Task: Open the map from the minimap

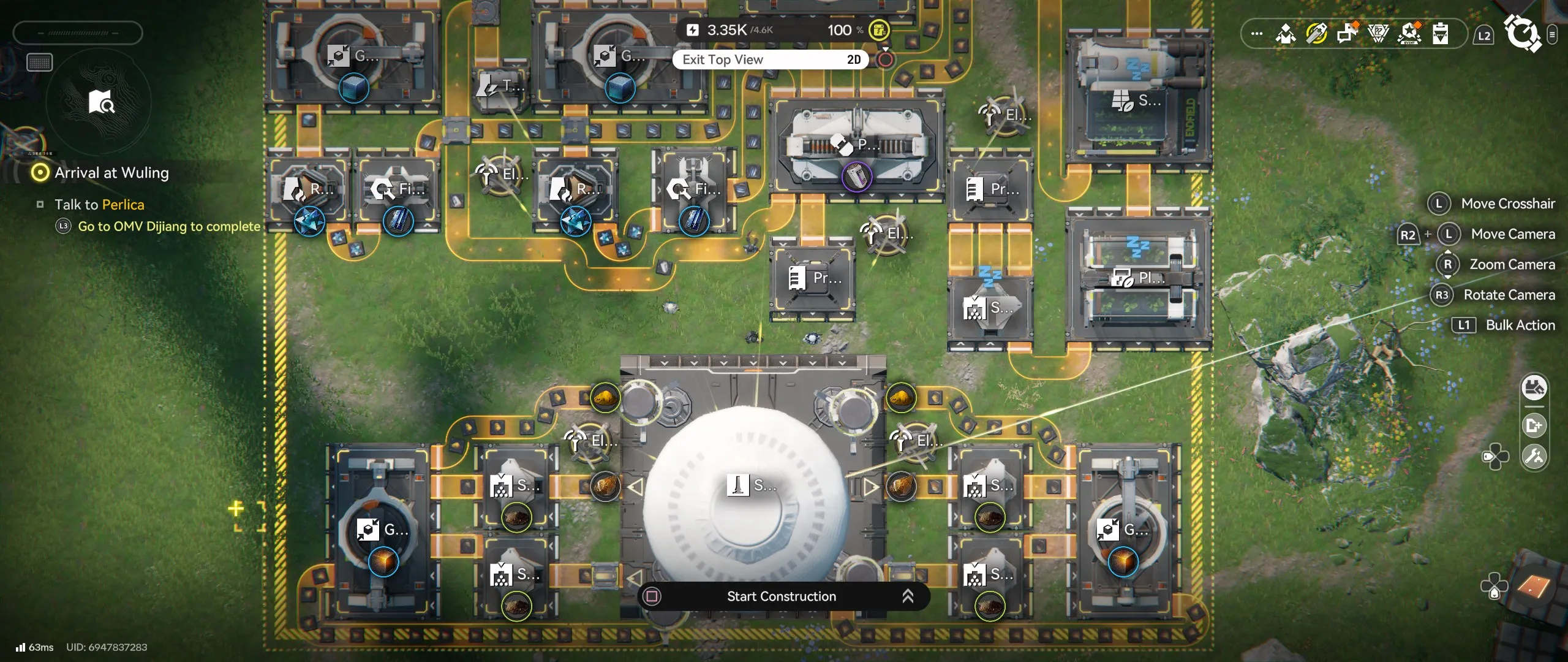Action: click(101, 102)
